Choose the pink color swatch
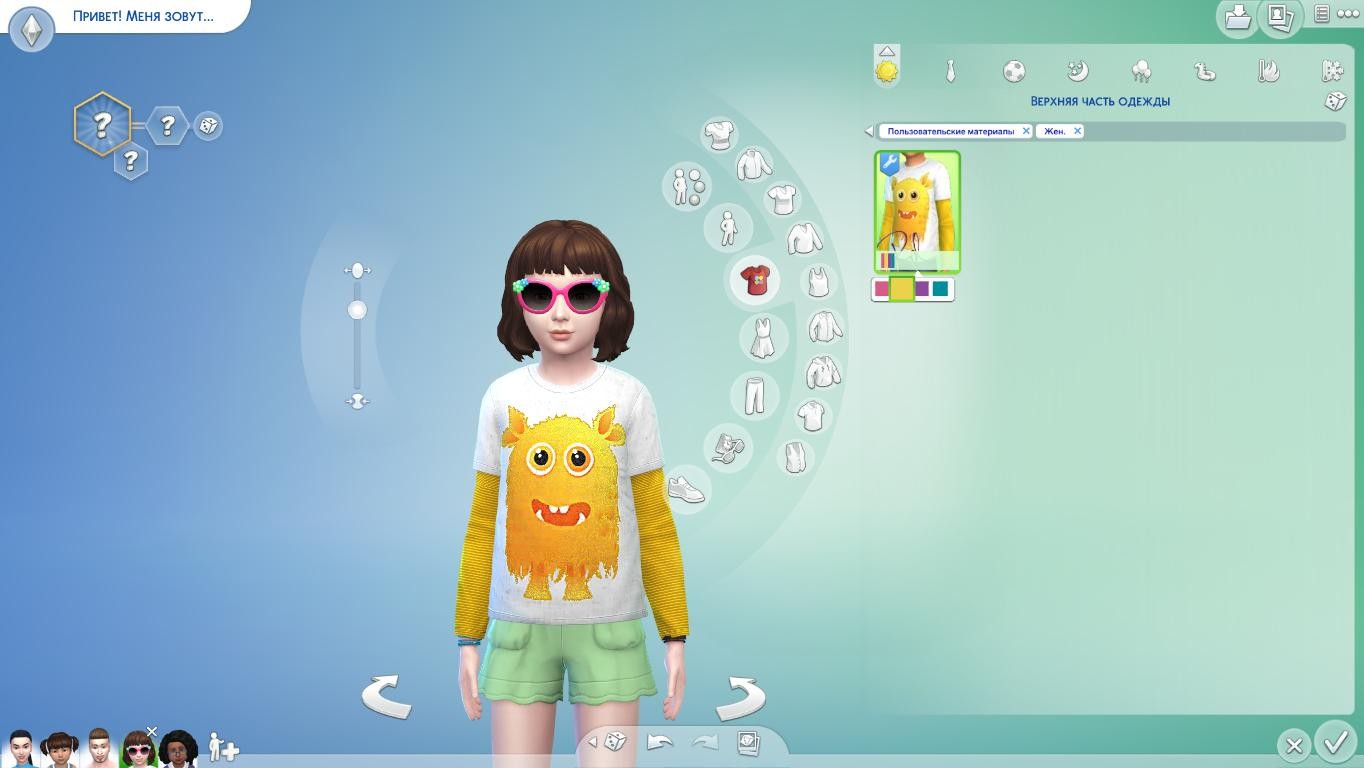Screen dimensions: 1364x768 [x=881, y=289]
